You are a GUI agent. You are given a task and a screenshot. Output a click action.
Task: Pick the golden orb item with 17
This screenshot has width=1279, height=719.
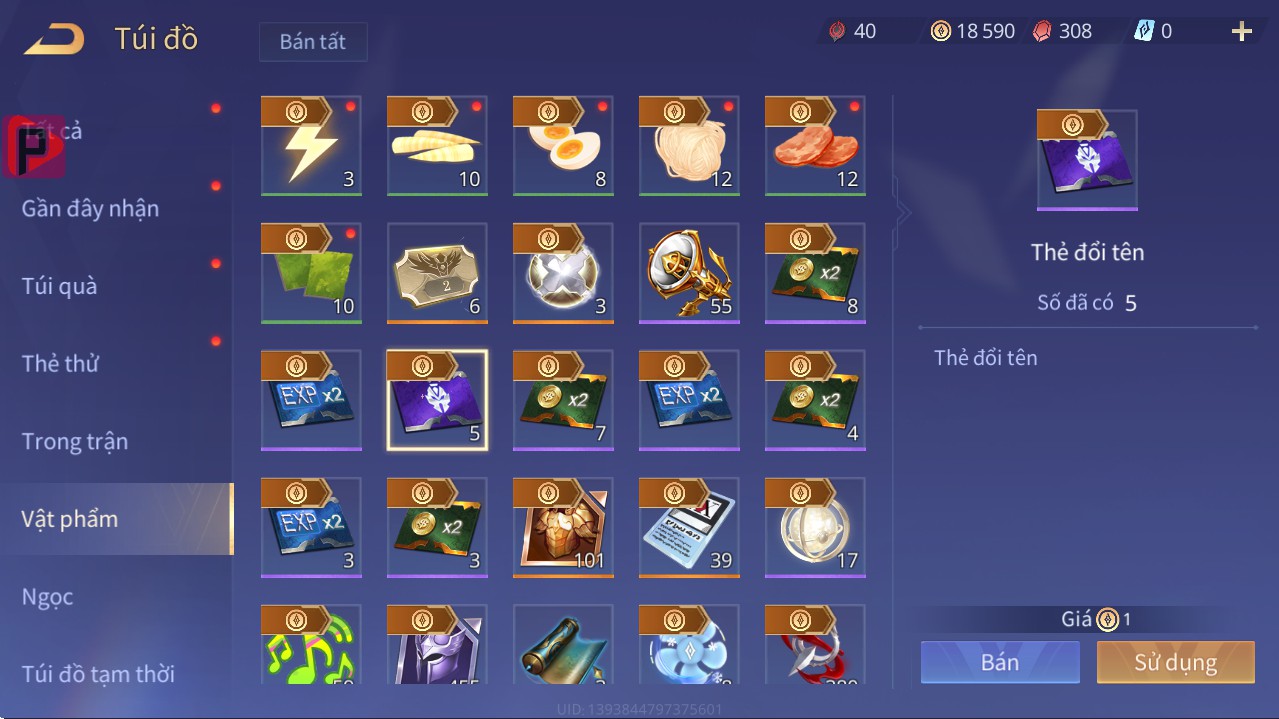pyautogui.click(x=815, y=528)
